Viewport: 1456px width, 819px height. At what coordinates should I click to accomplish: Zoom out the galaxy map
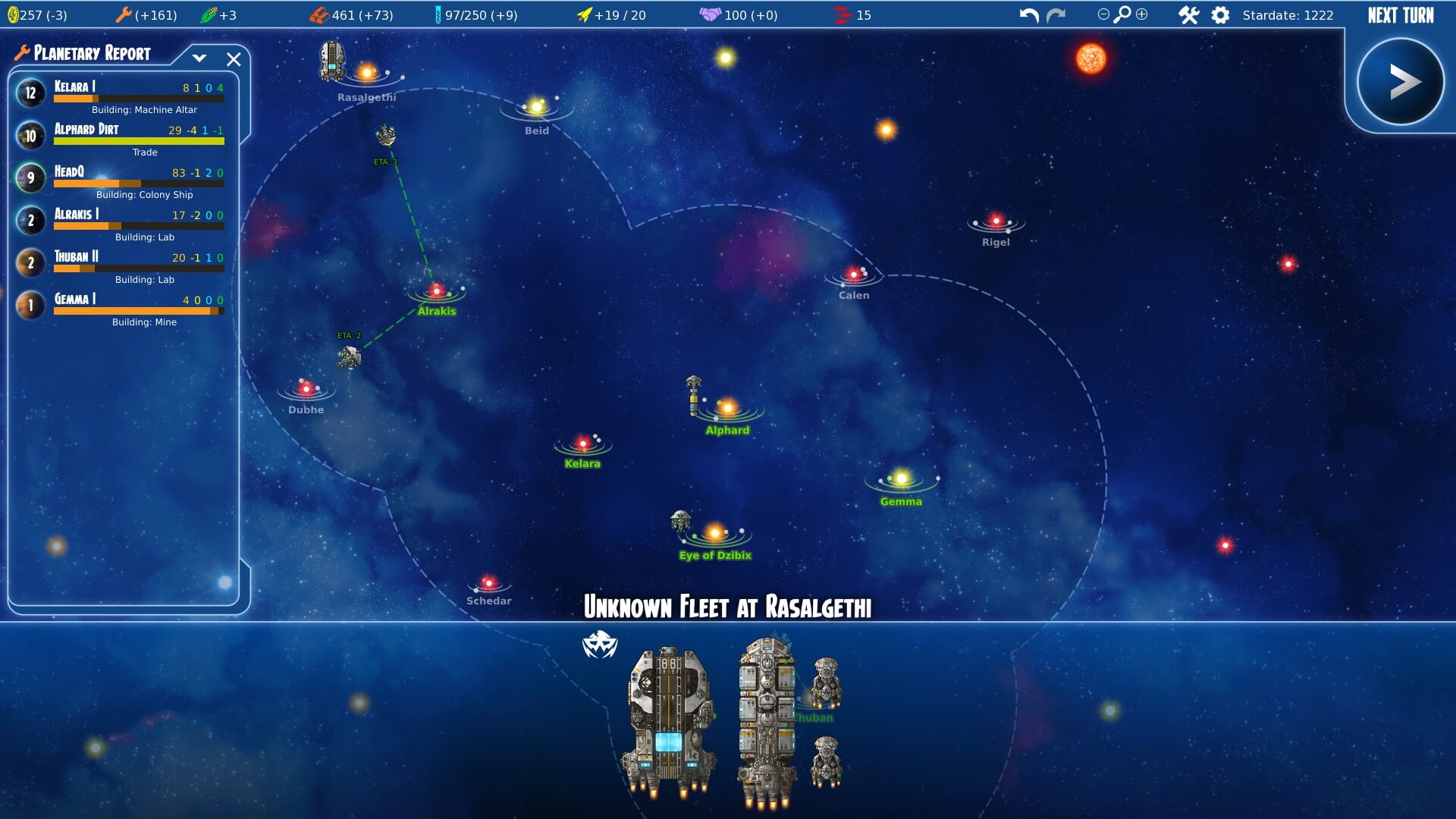(x=1103, y=14)
